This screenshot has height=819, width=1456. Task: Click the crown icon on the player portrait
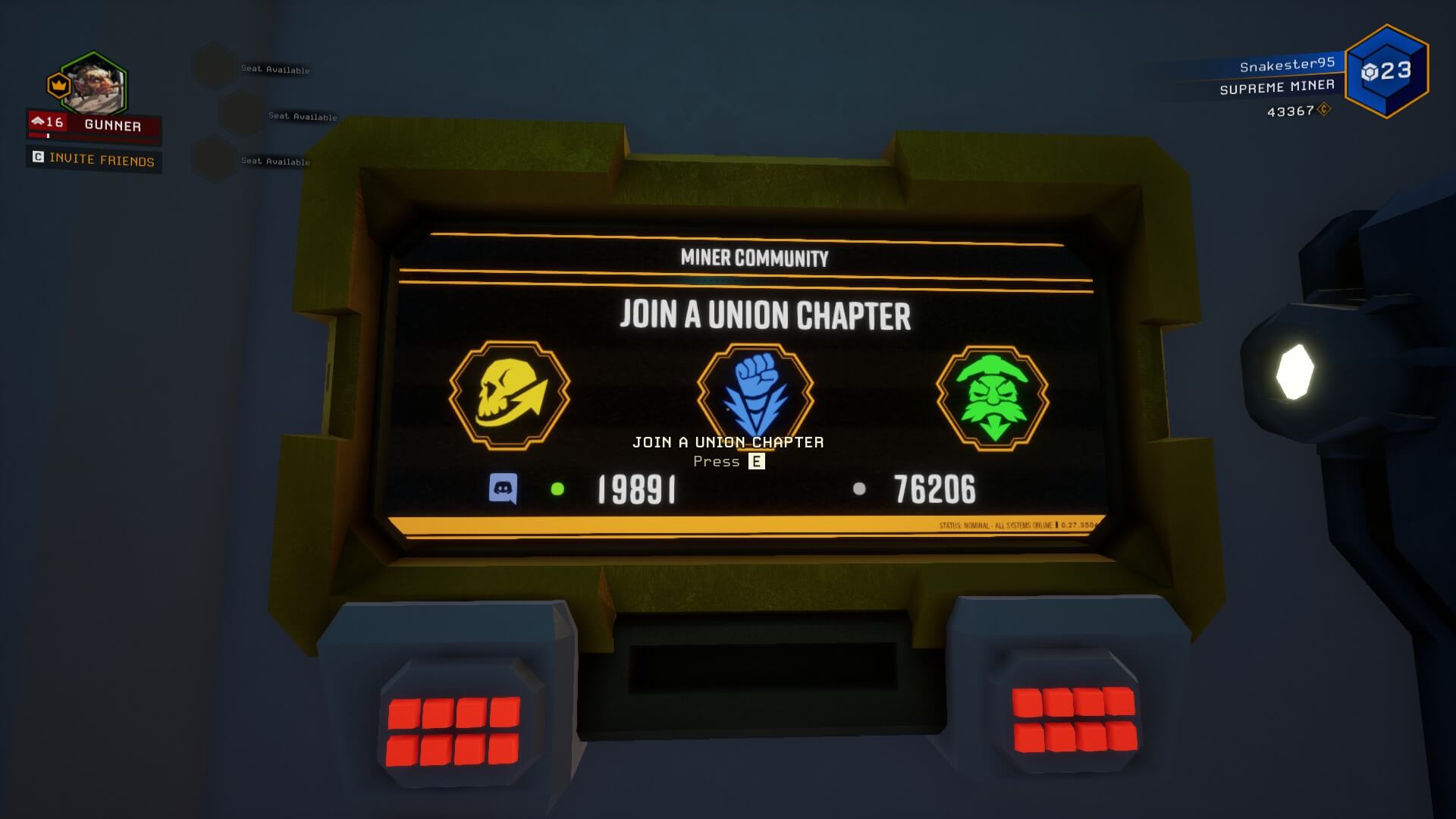pyautogui.click(x=57, y=86)
